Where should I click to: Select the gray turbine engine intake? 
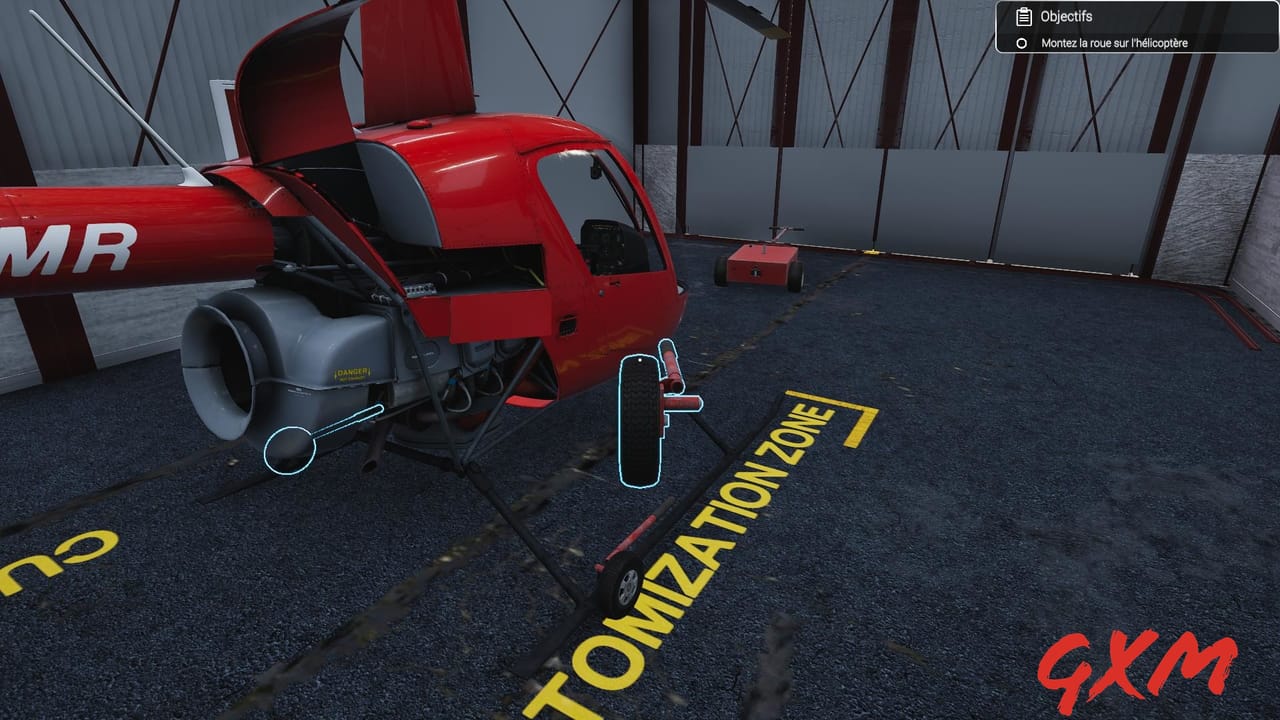225,355
